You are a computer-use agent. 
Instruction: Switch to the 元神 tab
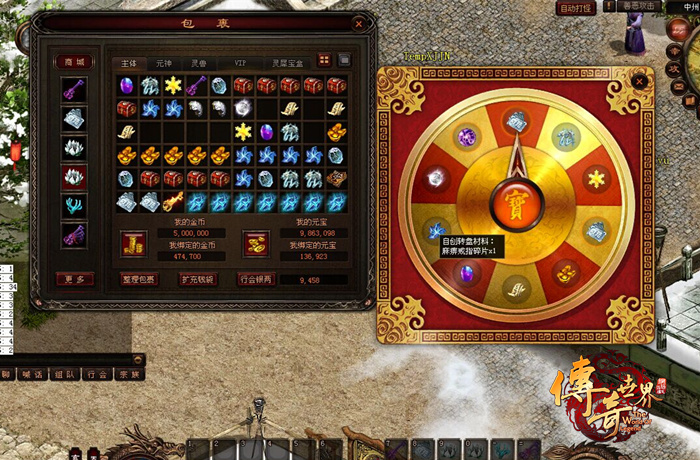point(163,63)
